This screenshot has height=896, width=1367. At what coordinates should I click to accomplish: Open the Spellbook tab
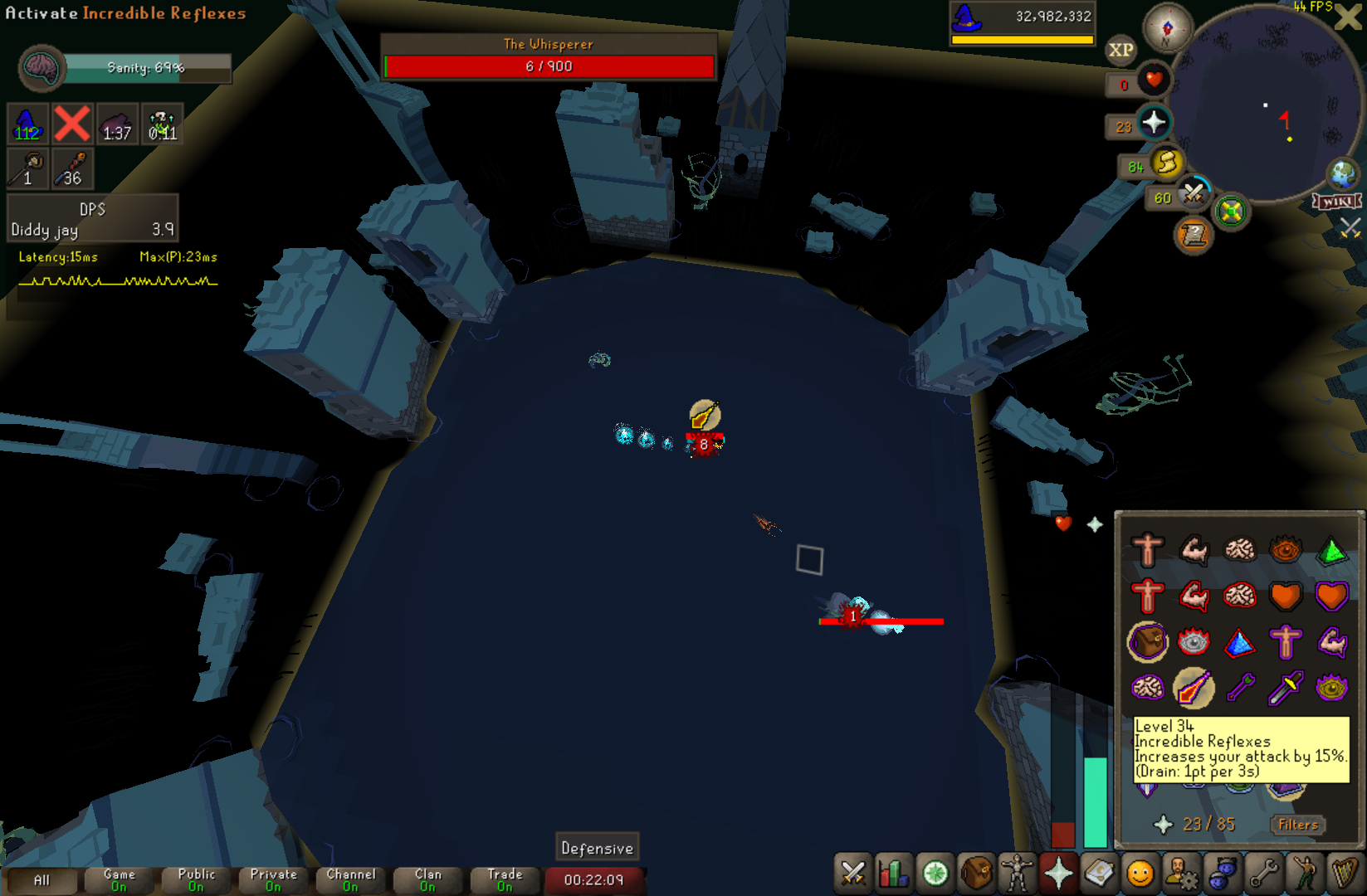point(1099,874)
